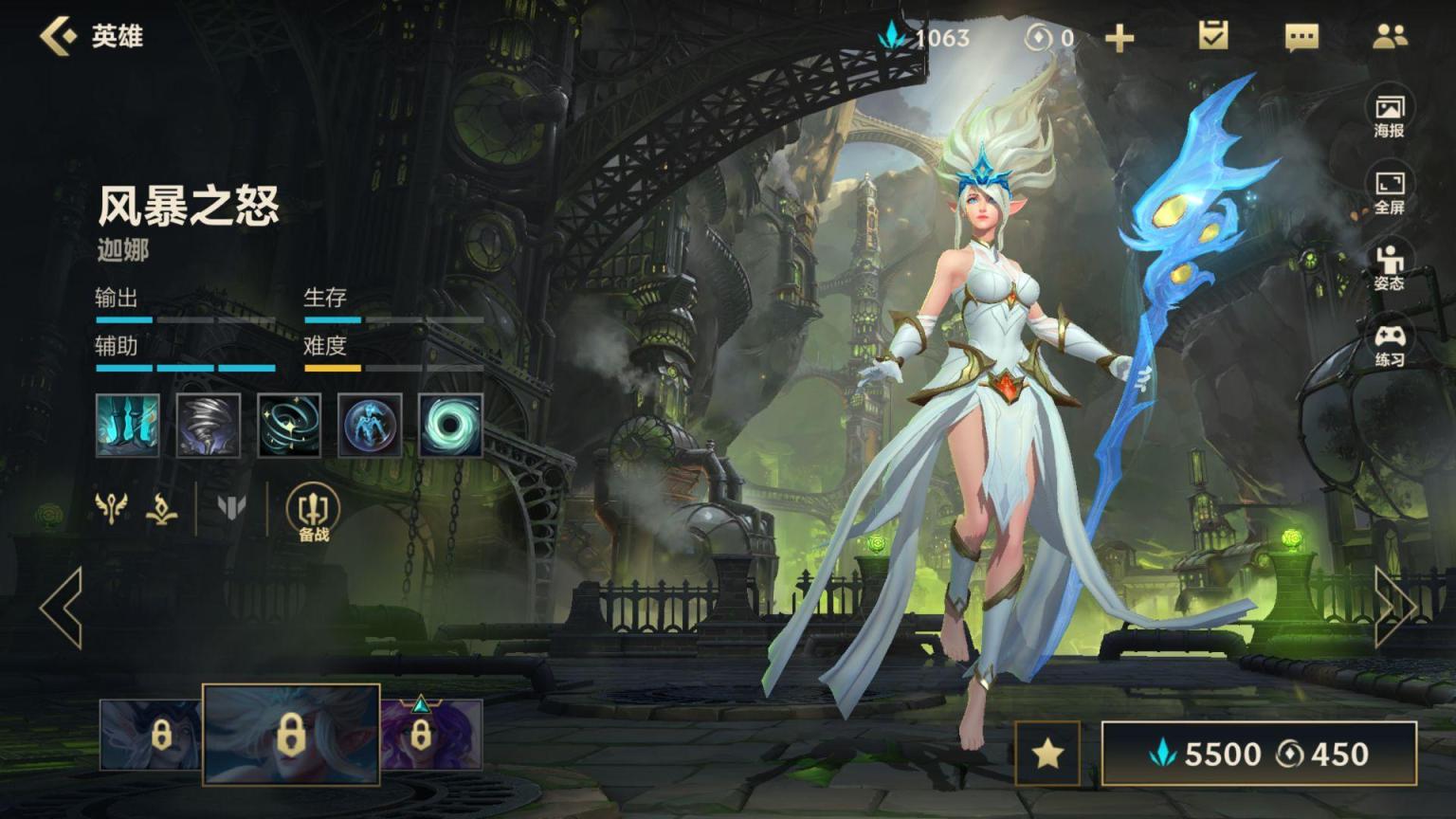View the 海报 poster art
The width and height of the screenshot is (1456, 819).
coord(1389,116)
